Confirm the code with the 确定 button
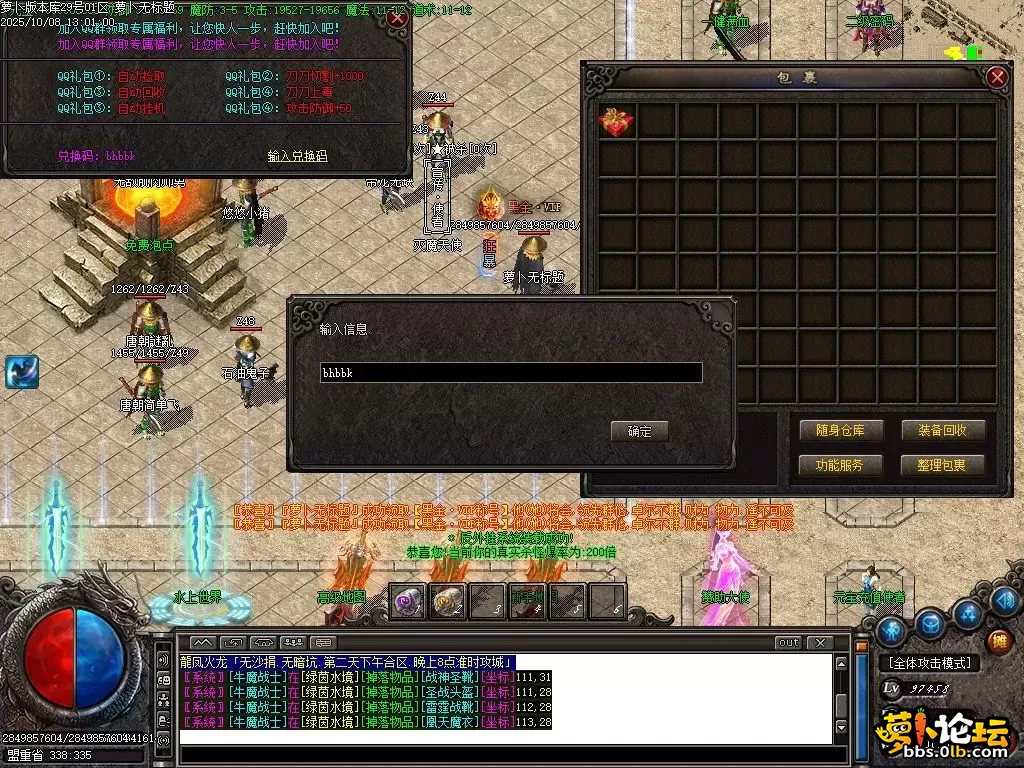 click(639, 431)
